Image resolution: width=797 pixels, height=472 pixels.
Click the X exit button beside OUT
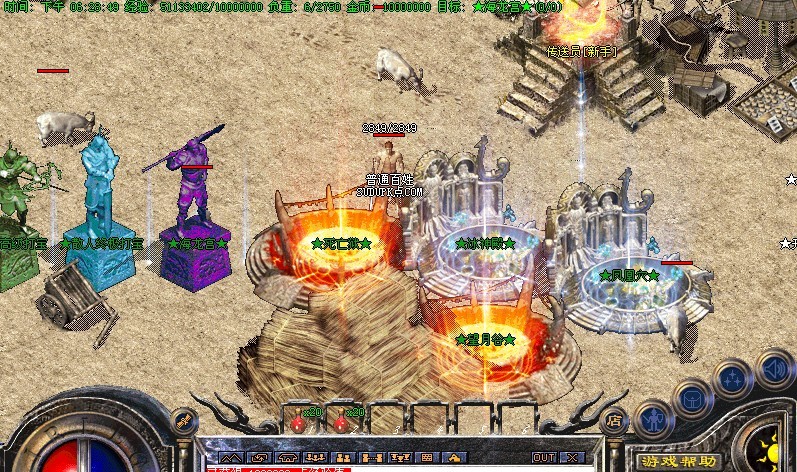[x=571, y=457]
